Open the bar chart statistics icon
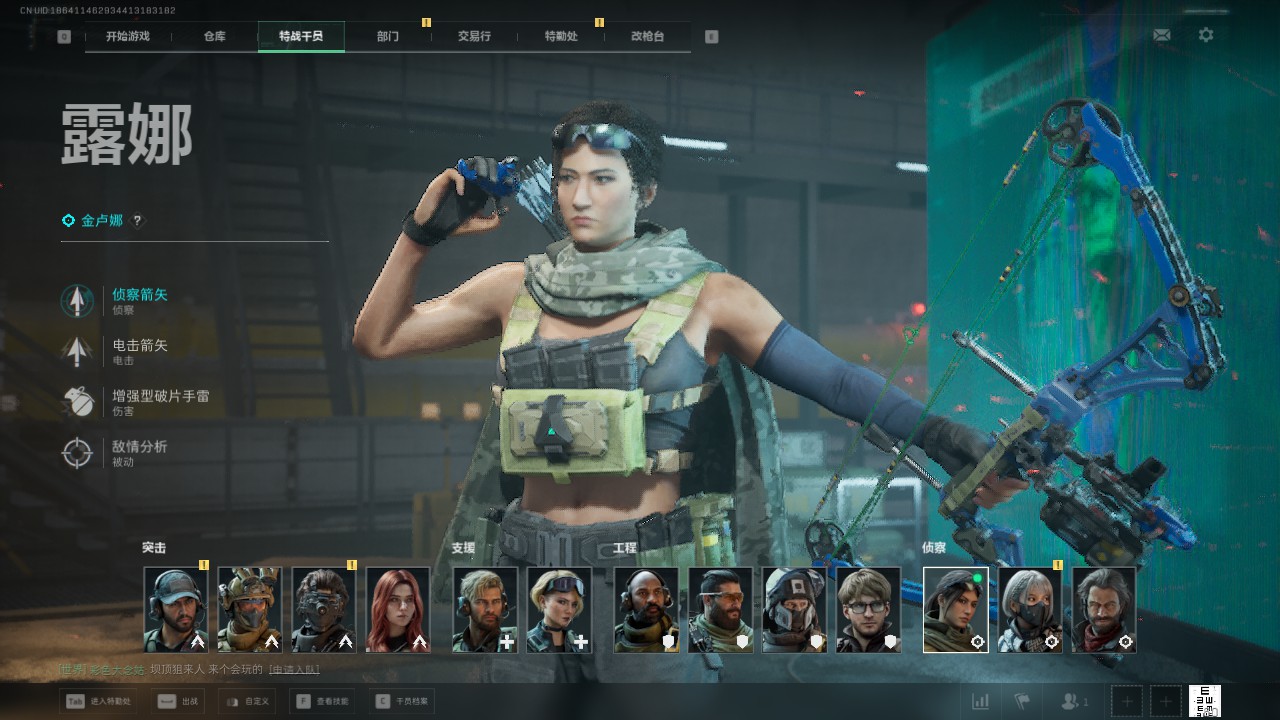The width and height of the screenshot is (1280, 720). click(980, 701)
